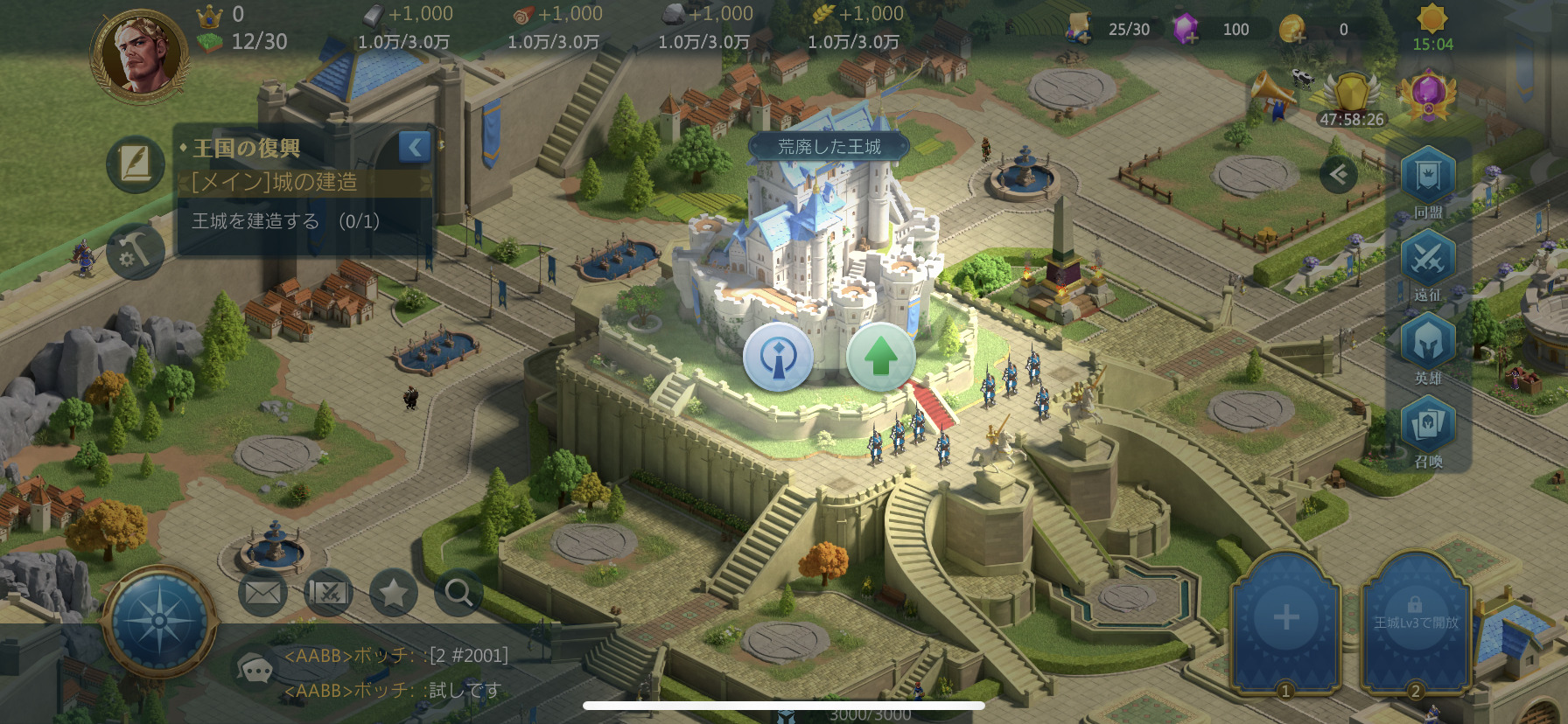Image resolution: width=1568 pixels, height=724 pixels.
Task: Open the 遠征 expedition menu
Action: (1428, 262)
